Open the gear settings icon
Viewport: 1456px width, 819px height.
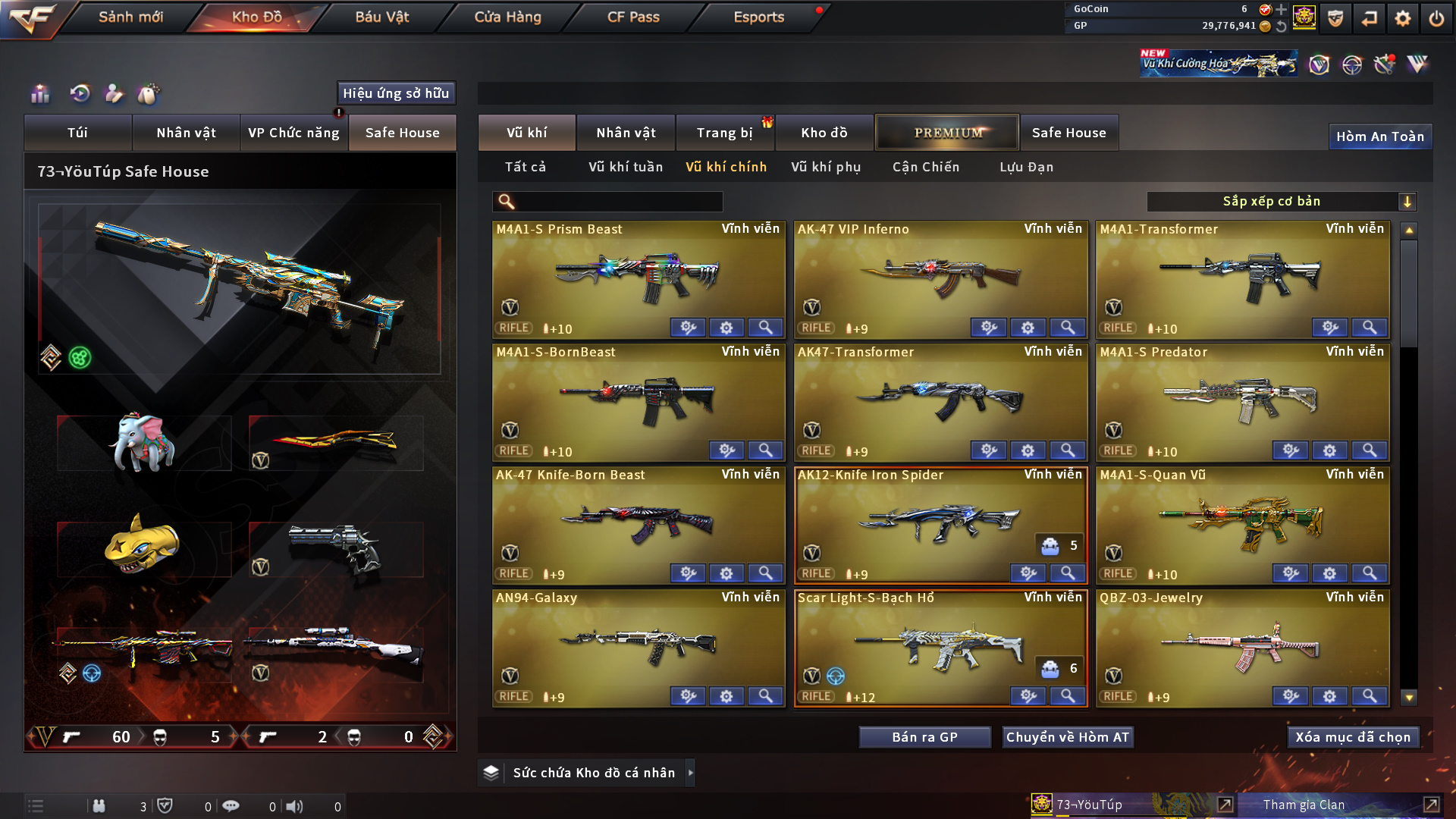point(1402,18)
